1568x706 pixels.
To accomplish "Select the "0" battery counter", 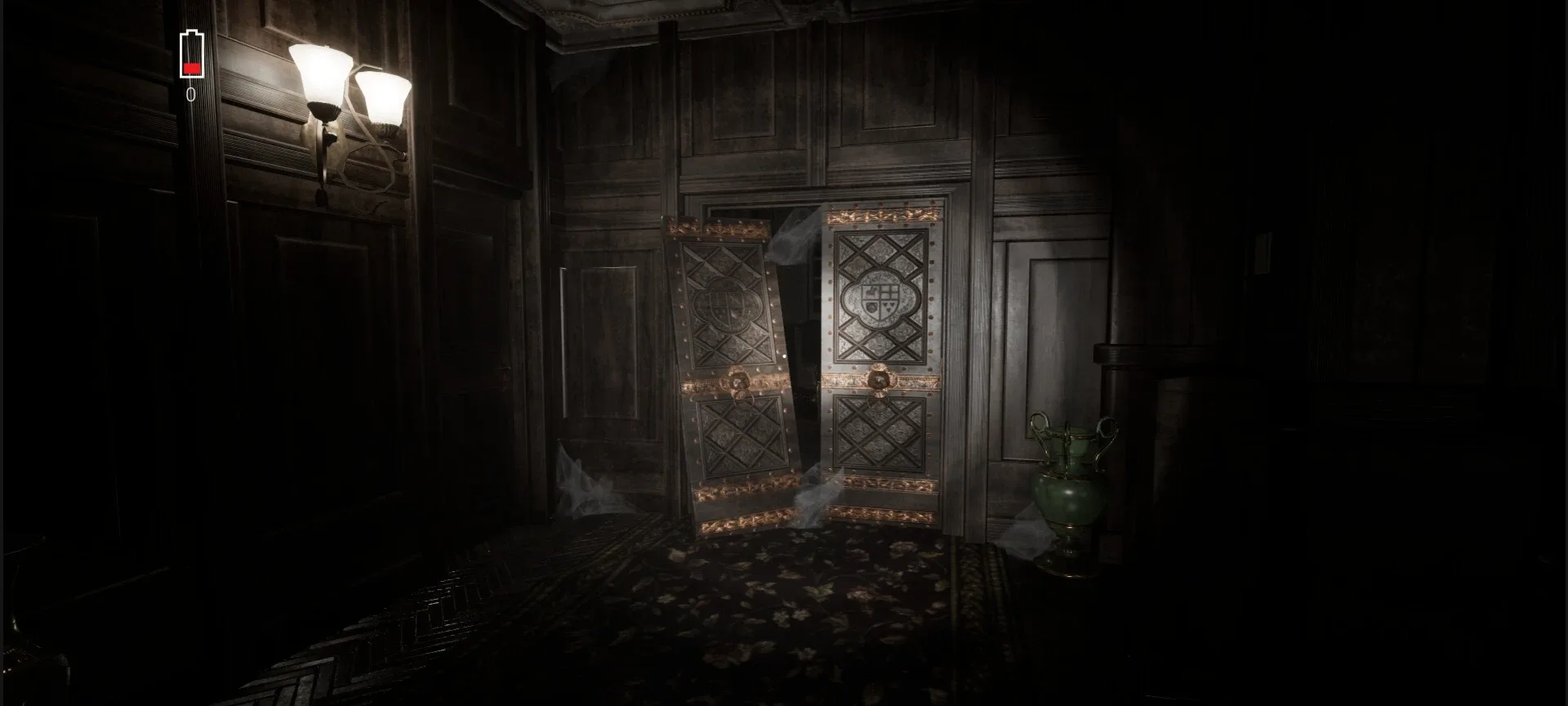I will coord(190,95).
